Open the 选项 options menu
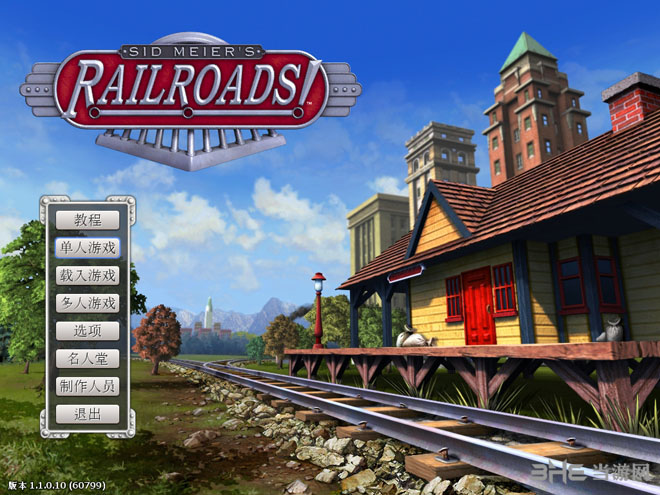The height and width of the screenshot is (495, 660). pos(88,330)
